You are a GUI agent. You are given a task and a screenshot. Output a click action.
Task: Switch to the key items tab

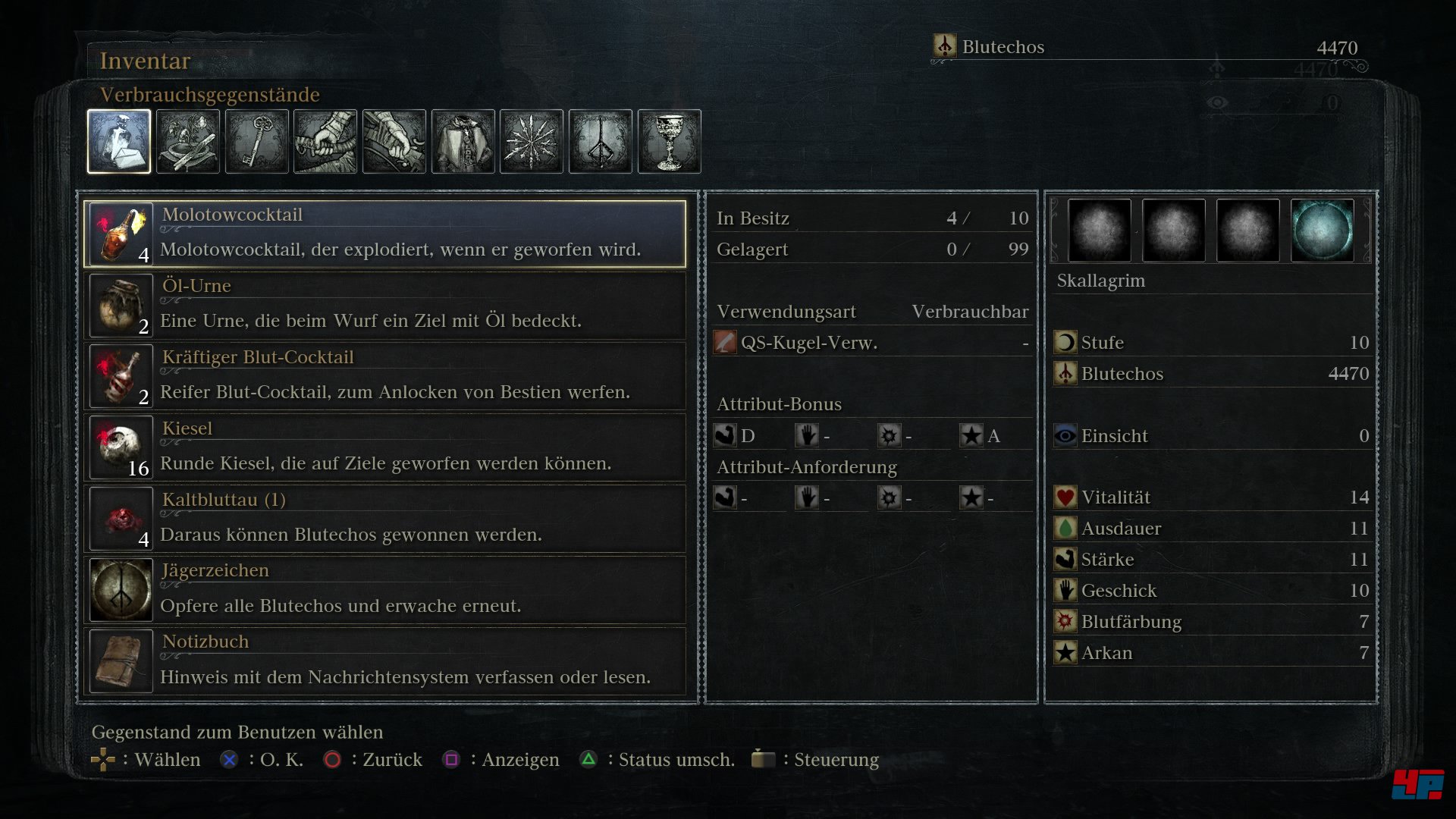pos(257,142)
